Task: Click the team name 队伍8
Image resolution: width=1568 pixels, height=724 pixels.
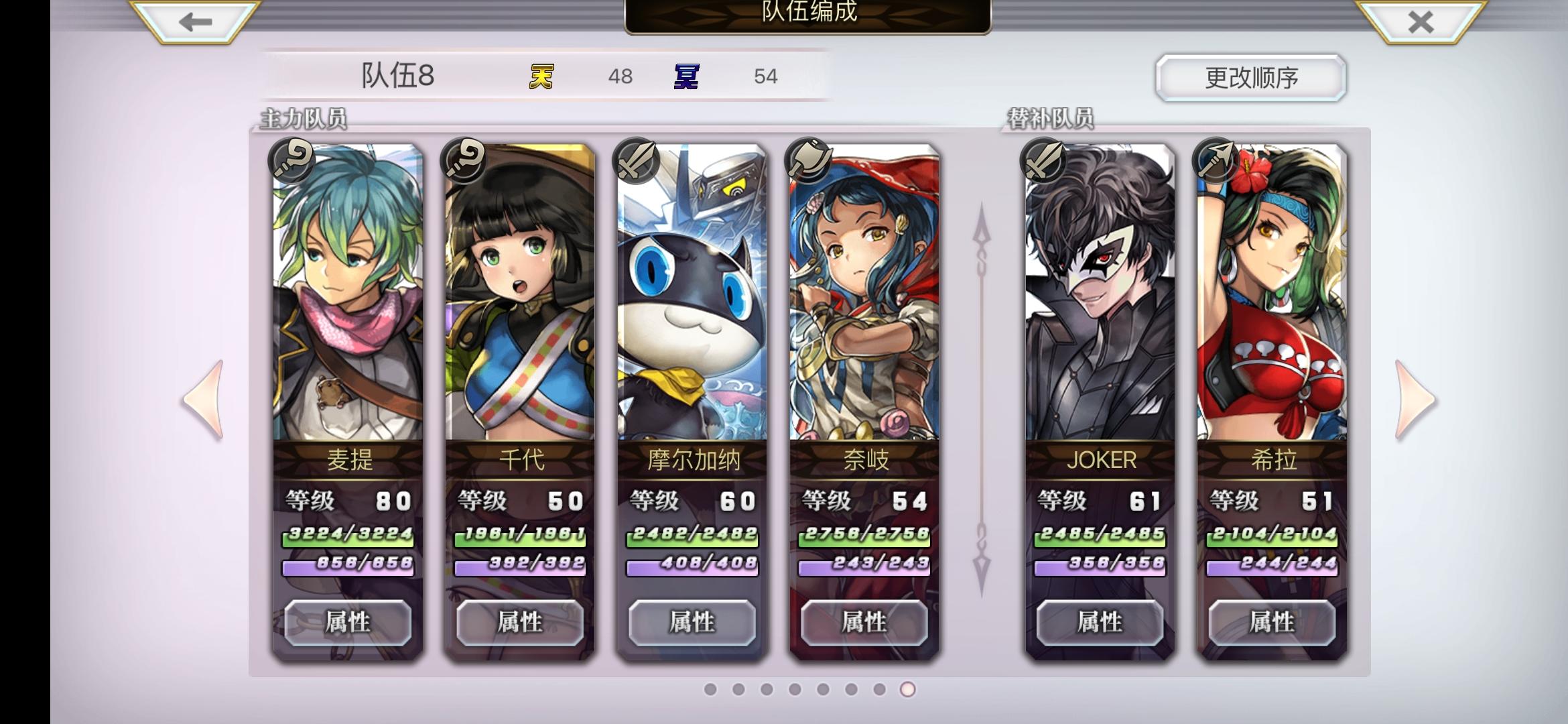Action: click(x=397, y=76)
